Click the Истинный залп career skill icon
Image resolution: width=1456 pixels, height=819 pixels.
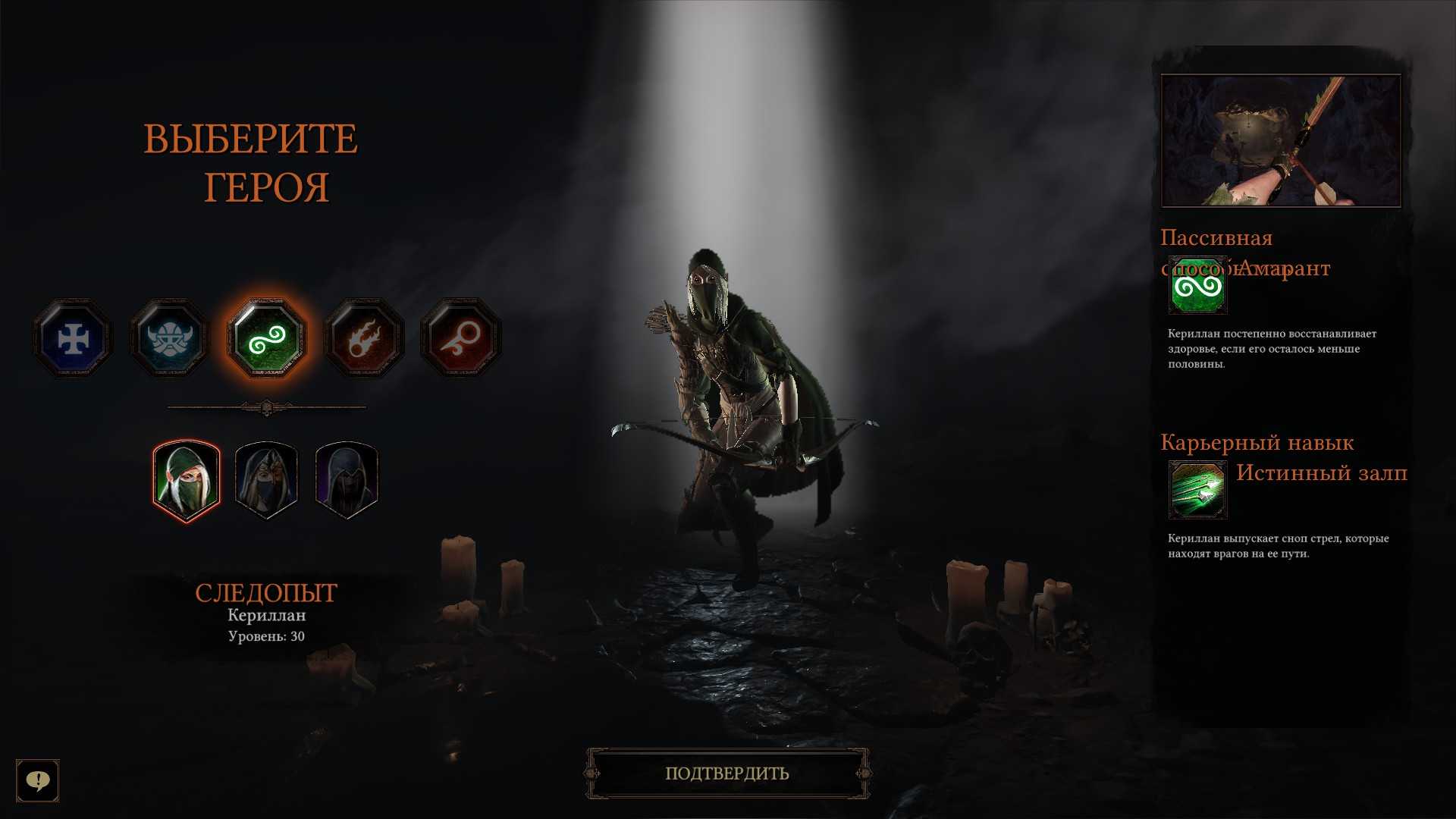coord(1197,490)
